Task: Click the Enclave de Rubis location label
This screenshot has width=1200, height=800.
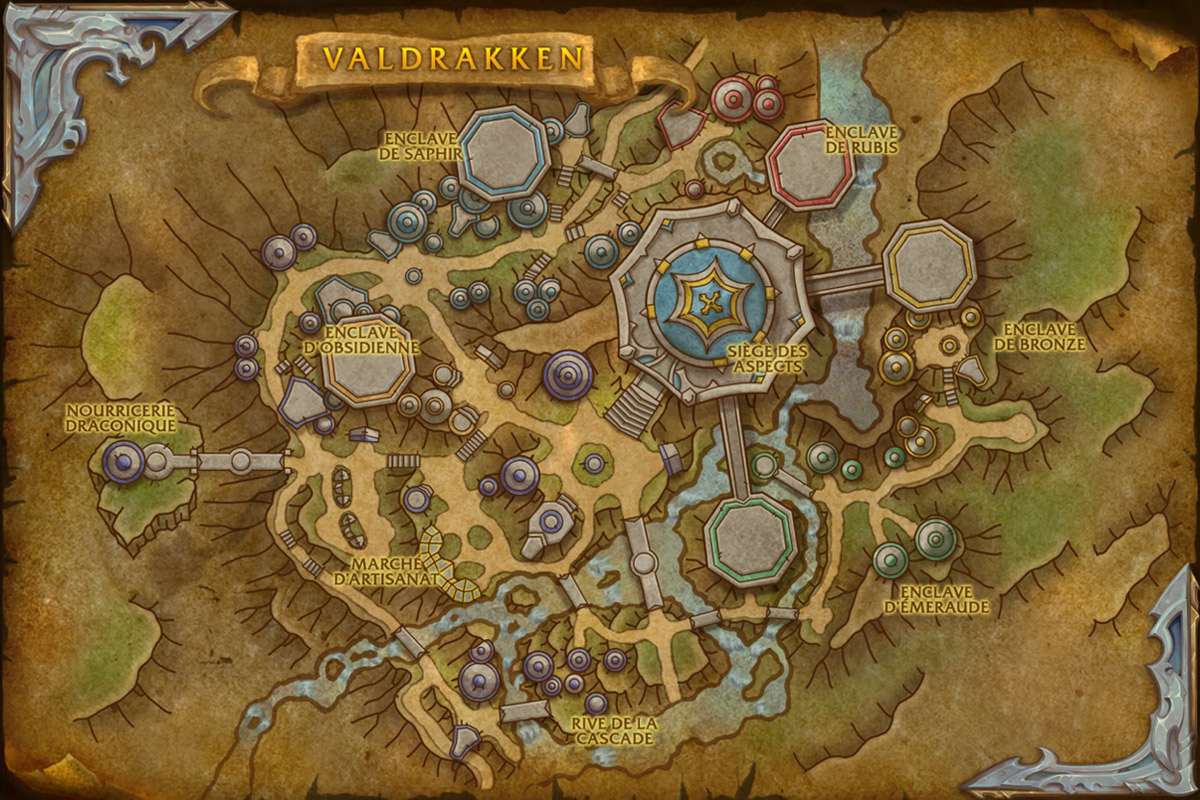Action: pos(860,139)
